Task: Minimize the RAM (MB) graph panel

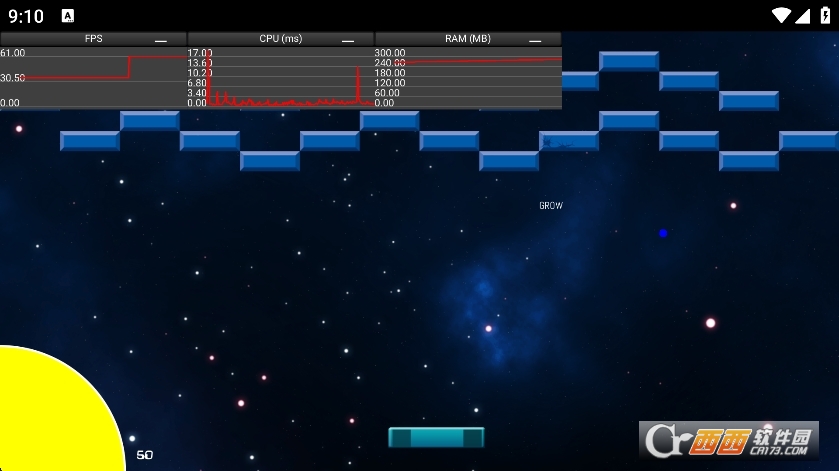Action: pos(535,40)
